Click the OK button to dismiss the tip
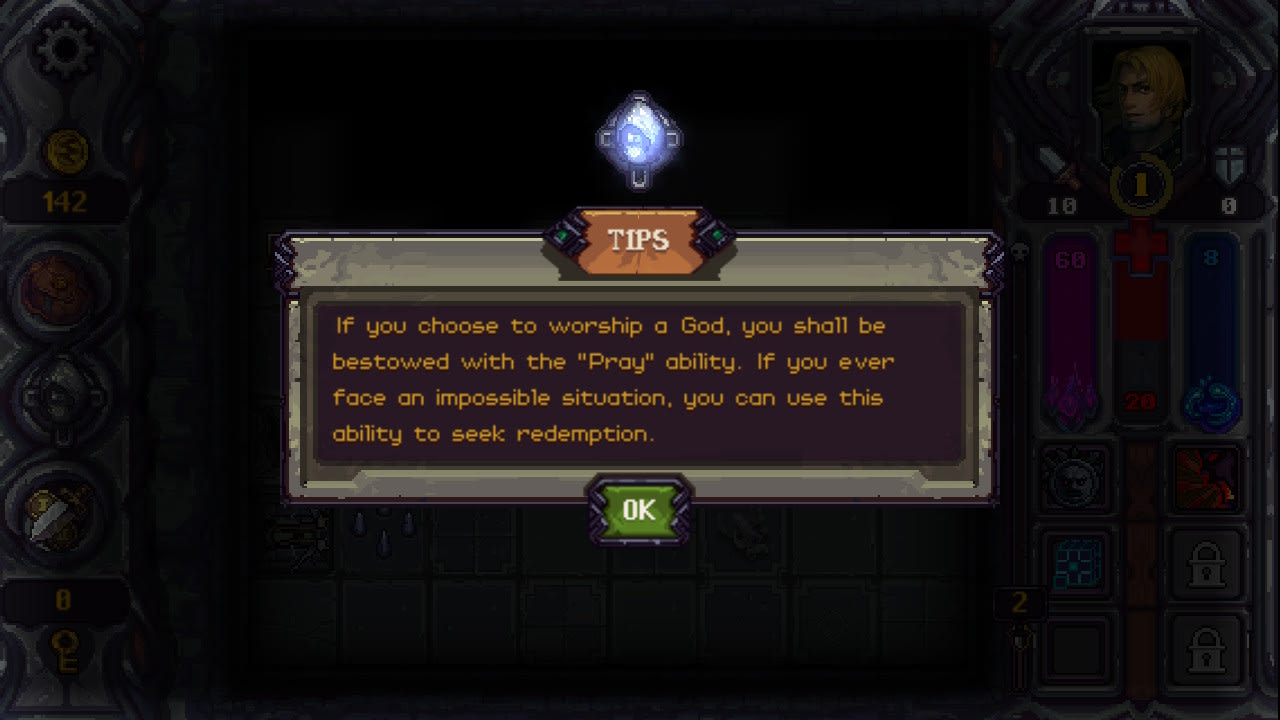Viewport: 1280px width, 720px height. [640, 510]
